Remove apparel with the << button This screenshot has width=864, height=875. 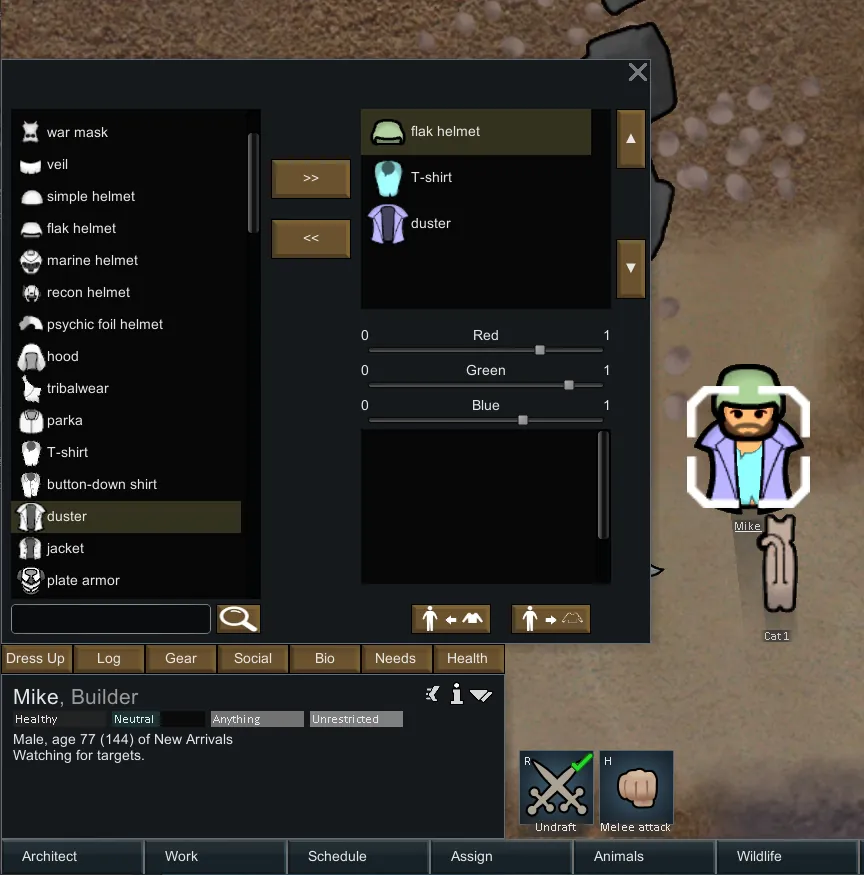click(x=311, y=239)
